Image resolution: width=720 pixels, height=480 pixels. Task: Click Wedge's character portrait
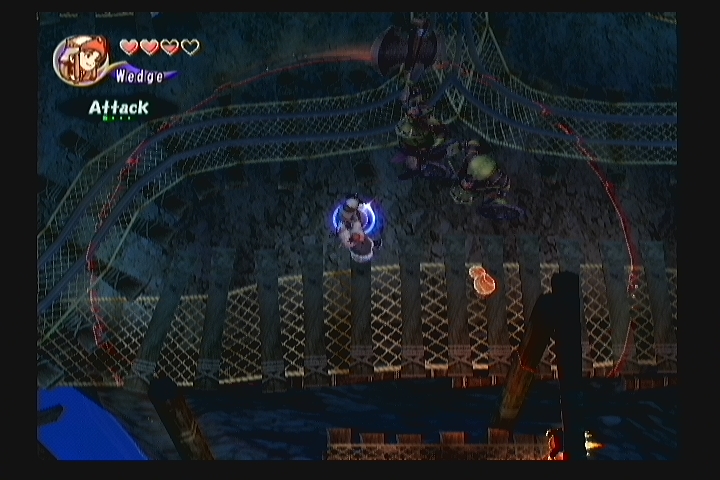[x=80, y=59]
